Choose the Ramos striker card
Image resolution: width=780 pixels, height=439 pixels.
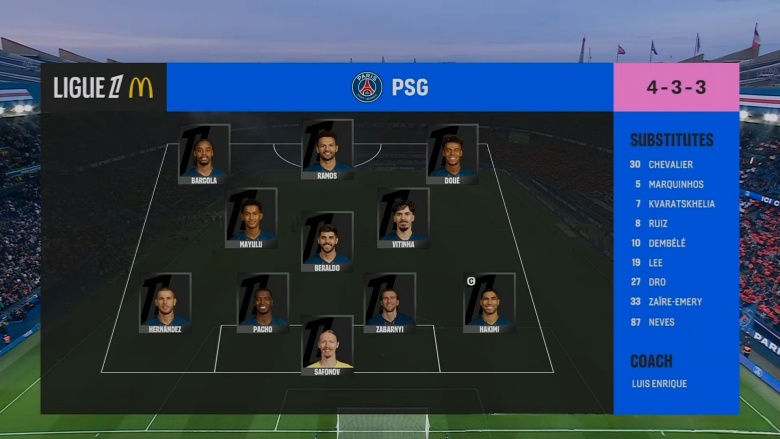327,149
